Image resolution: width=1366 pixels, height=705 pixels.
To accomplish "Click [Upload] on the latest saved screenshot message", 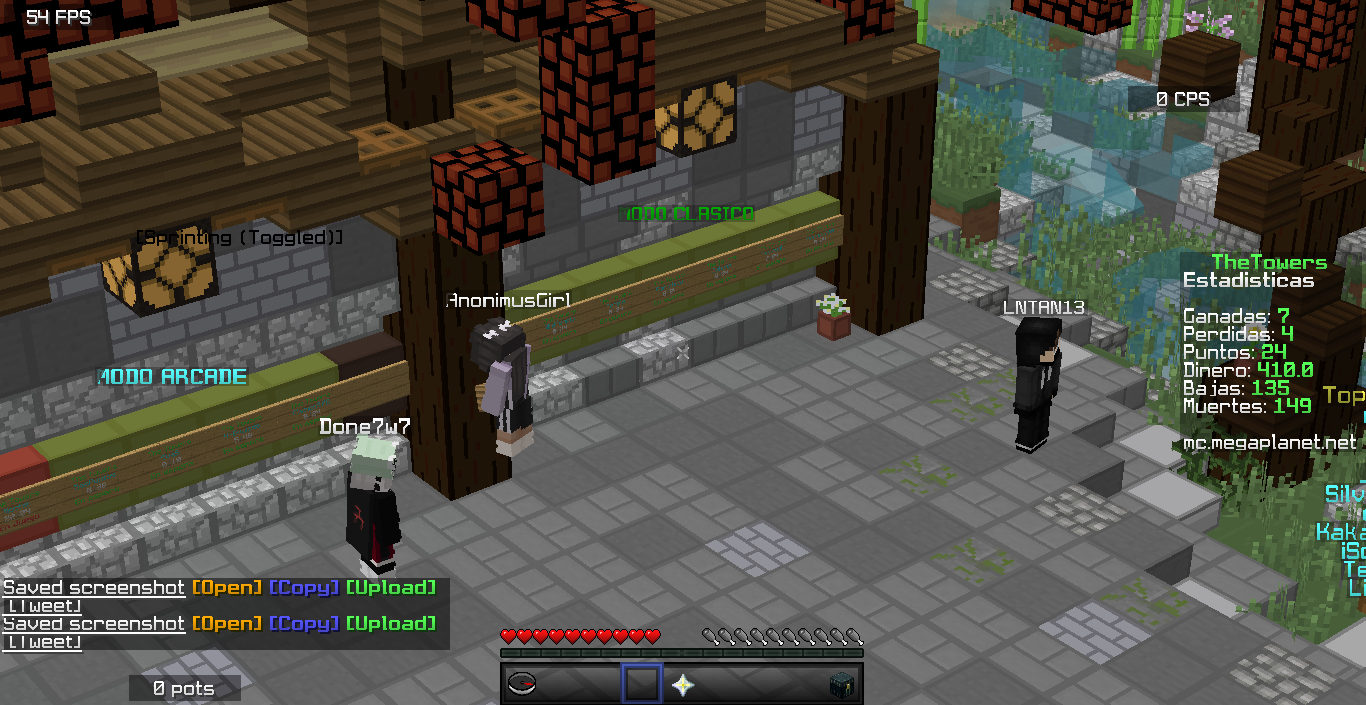I will tap(391, 624).
